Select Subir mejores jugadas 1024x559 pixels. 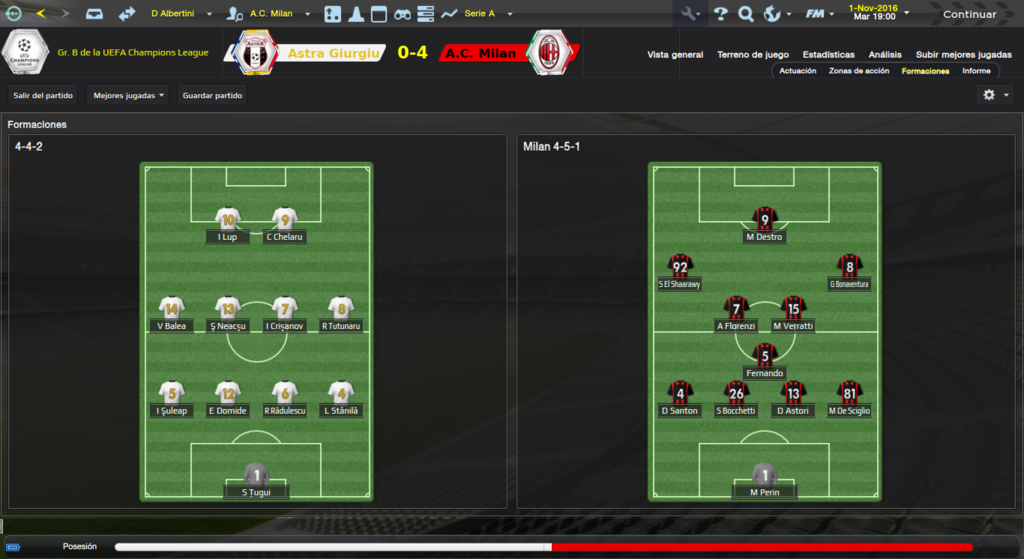[x=961, y=54]
